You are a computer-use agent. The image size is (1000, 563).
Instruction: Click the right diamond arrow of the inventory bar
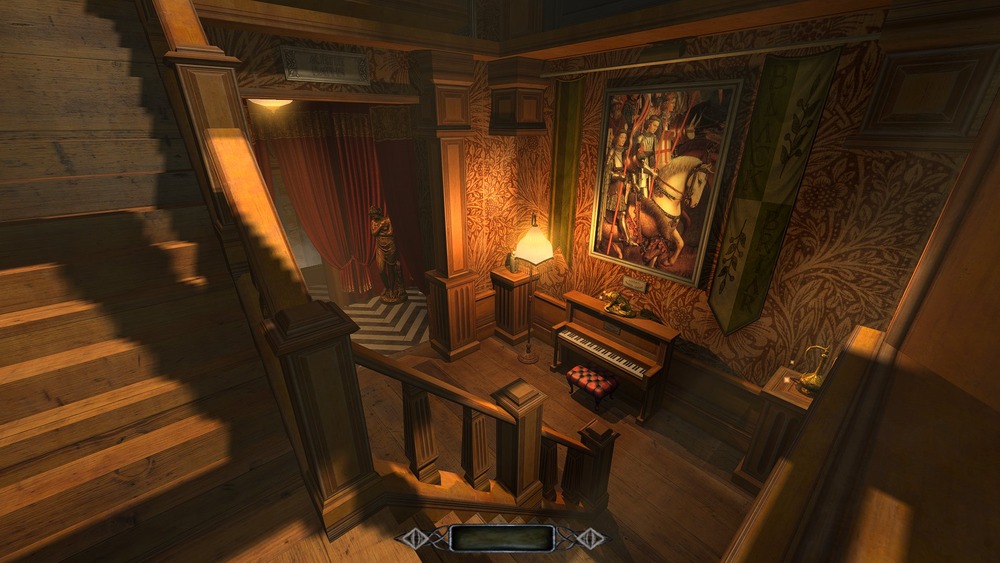pyautogui.click(x=591, y=538)
